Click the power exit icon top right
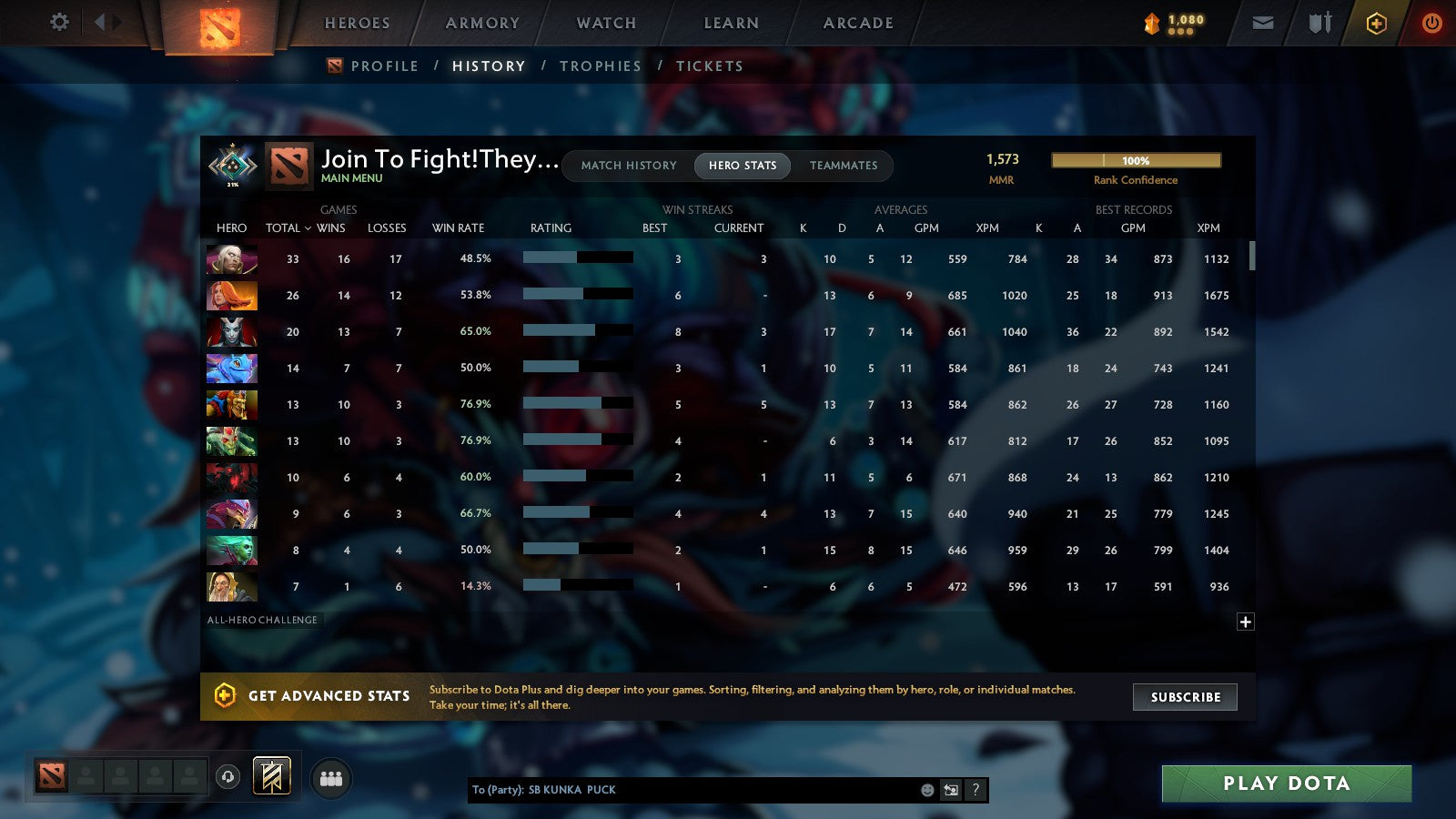Viewport: 1456px width, 819px height. coord(1431,23)
